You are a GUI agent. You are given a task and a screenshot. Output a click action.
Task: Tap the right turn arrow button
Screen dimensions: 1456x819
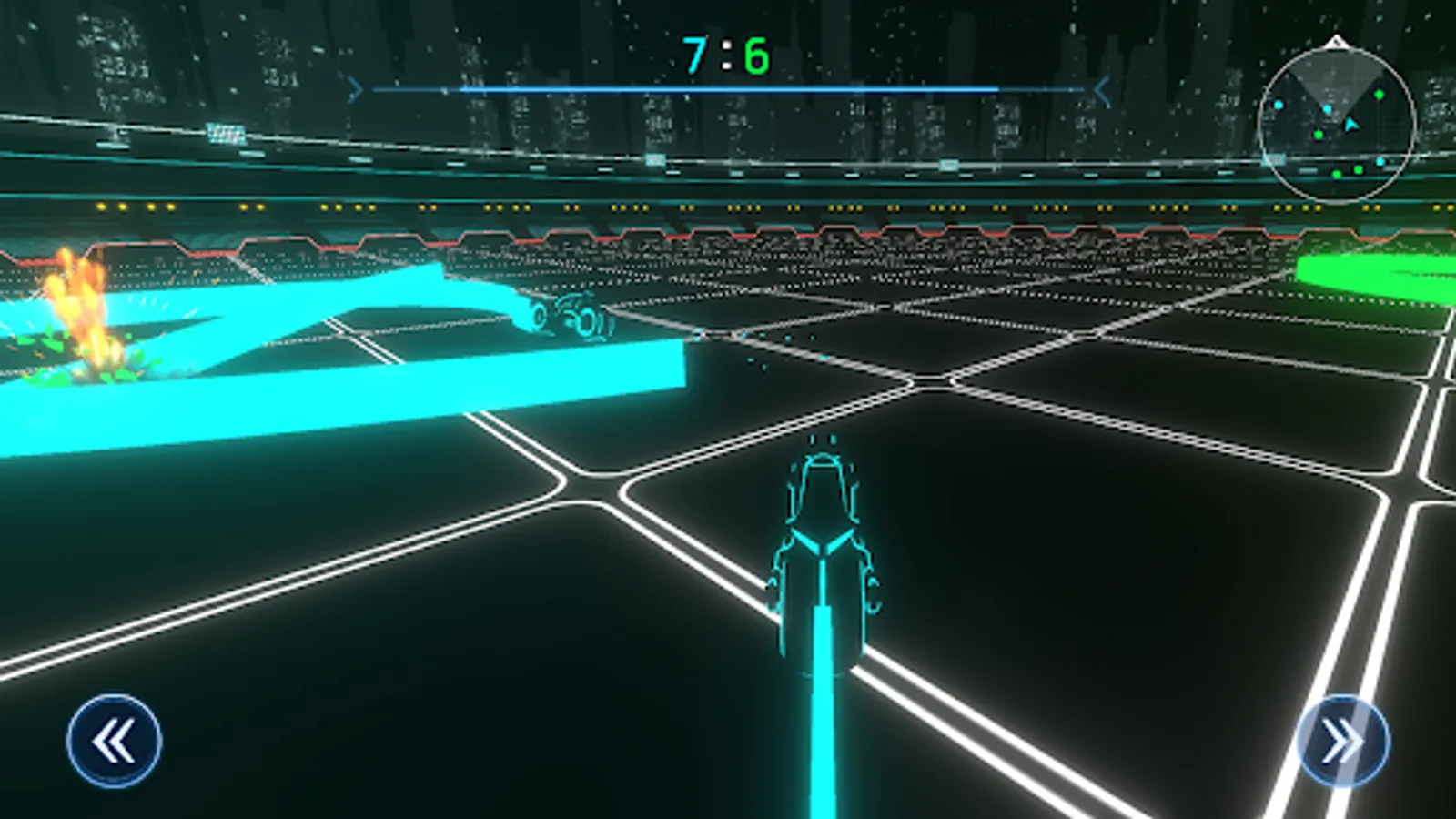(1342, 741)
